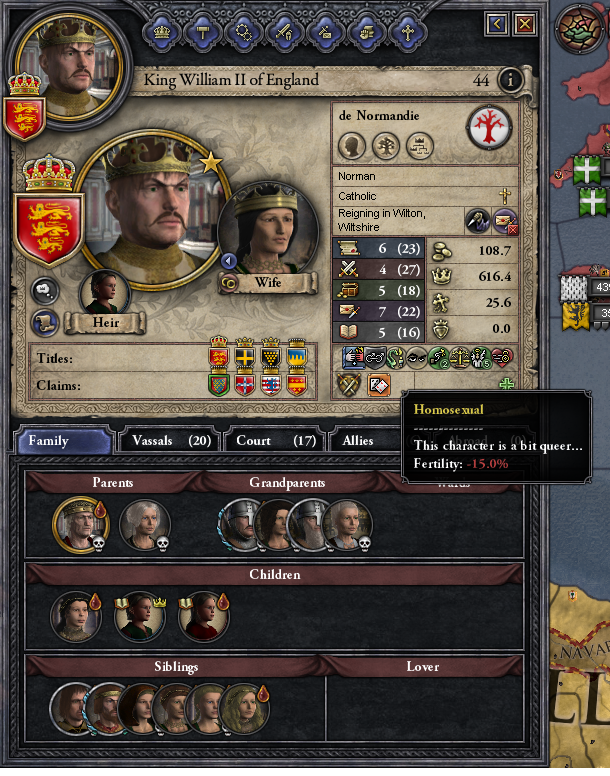
Task: Close the character window
Action: [x=524, y=23]
